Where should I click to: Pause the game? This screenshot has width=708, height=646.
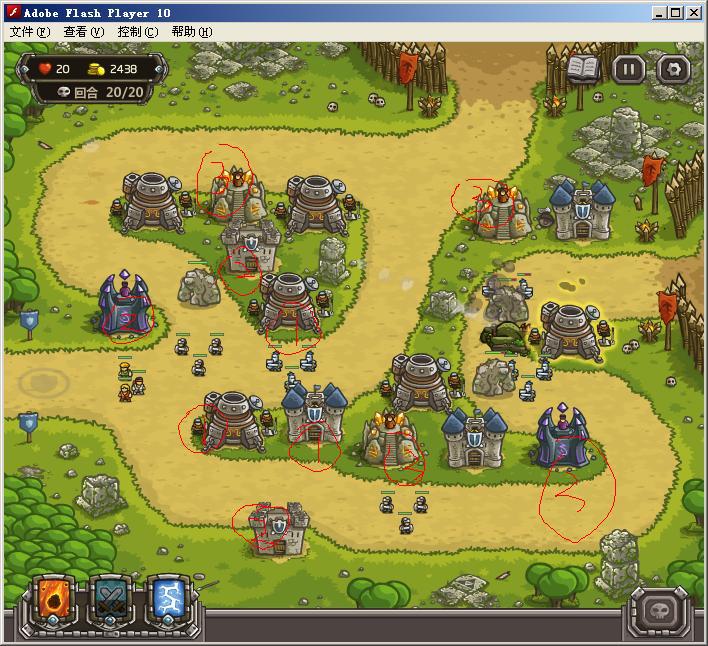pyautogui.click(x=629, y=69)
